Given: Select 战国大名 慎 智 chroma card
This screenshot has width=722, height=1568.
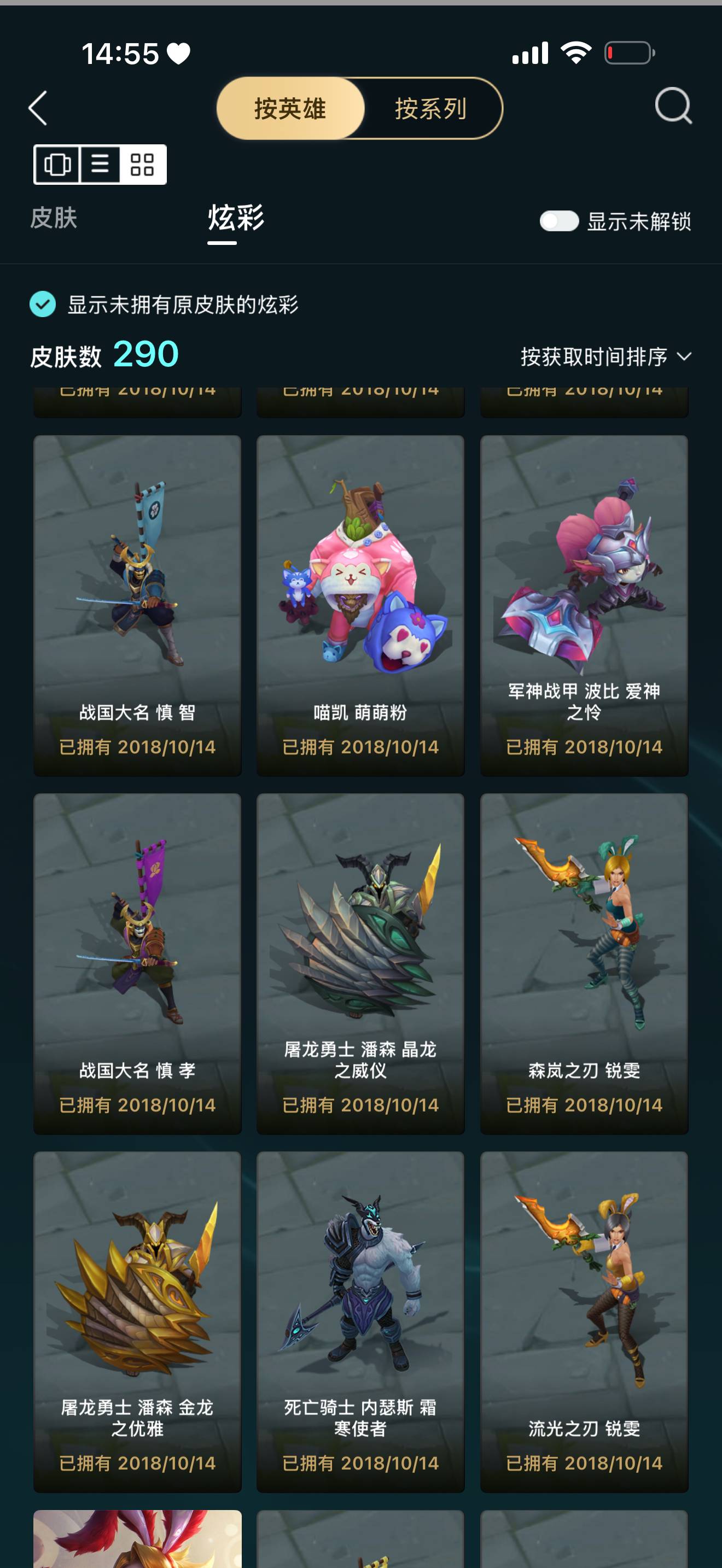Looking at the screenshot, I should (137, 590).
